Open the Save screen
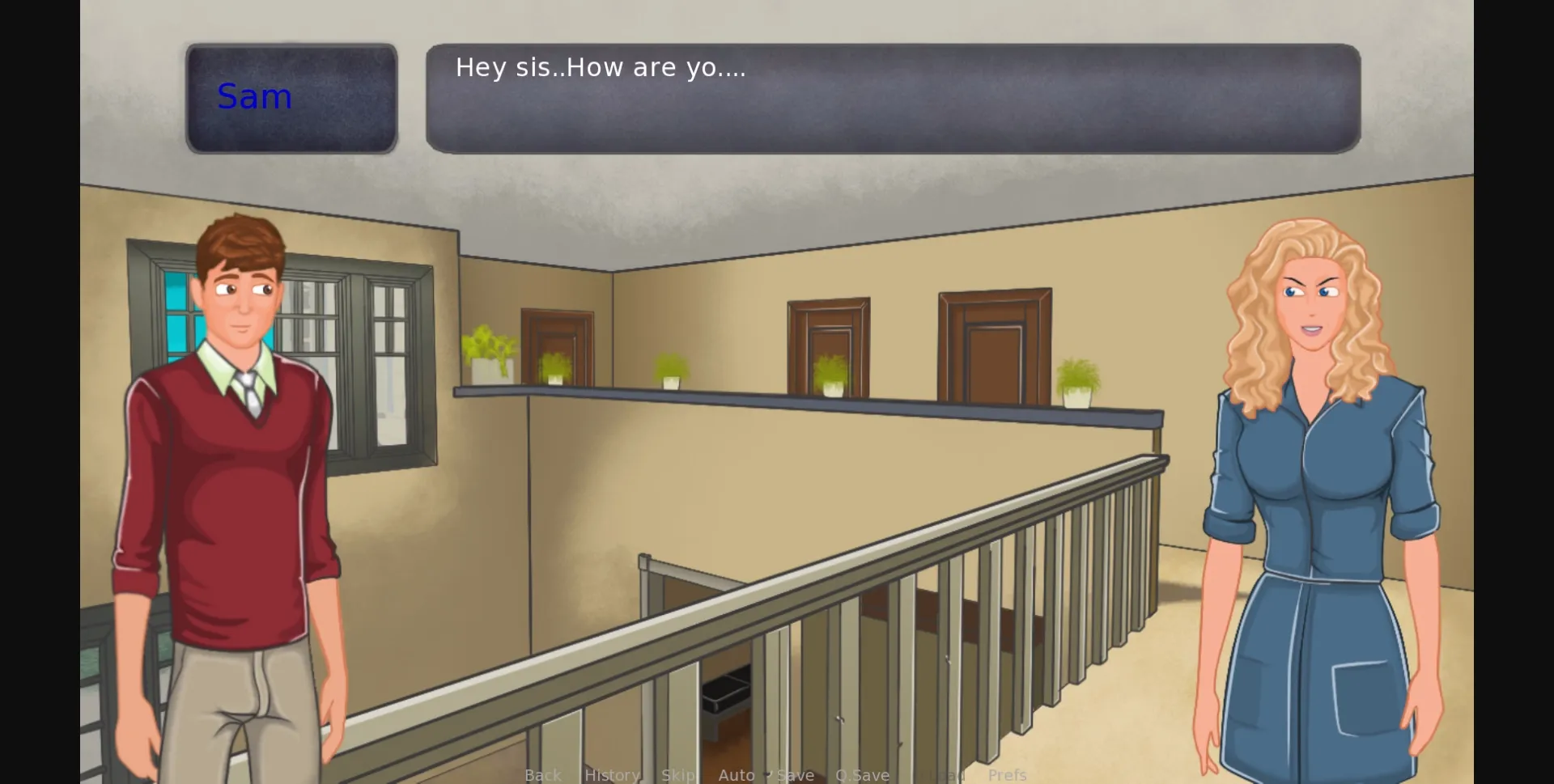The width and height of the screenshot is (1554, 784). (795, 774)
